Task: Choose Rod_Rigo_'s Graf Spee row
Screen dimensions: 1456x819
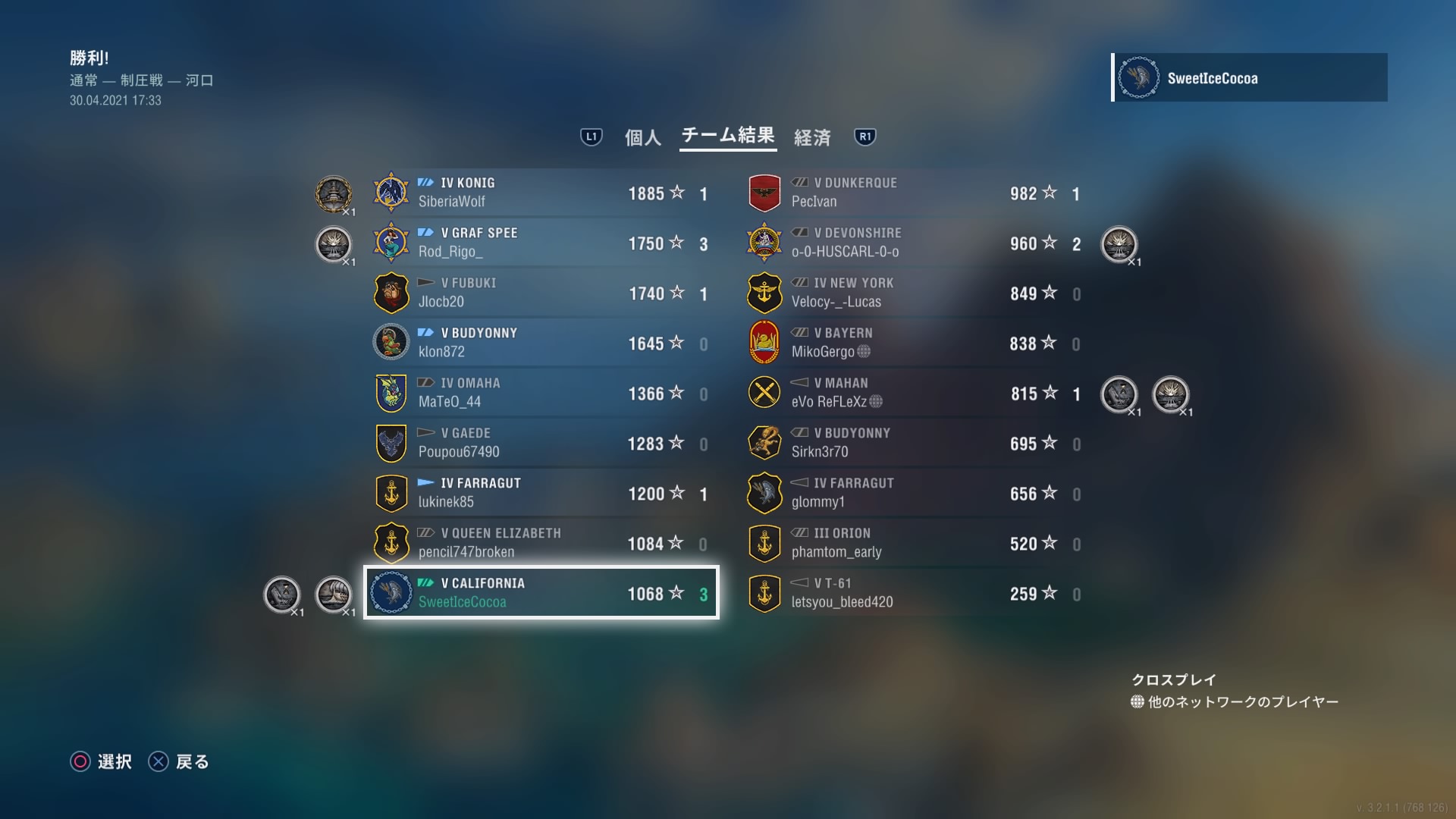Action: pyautogui.click(x=541, y=243)
